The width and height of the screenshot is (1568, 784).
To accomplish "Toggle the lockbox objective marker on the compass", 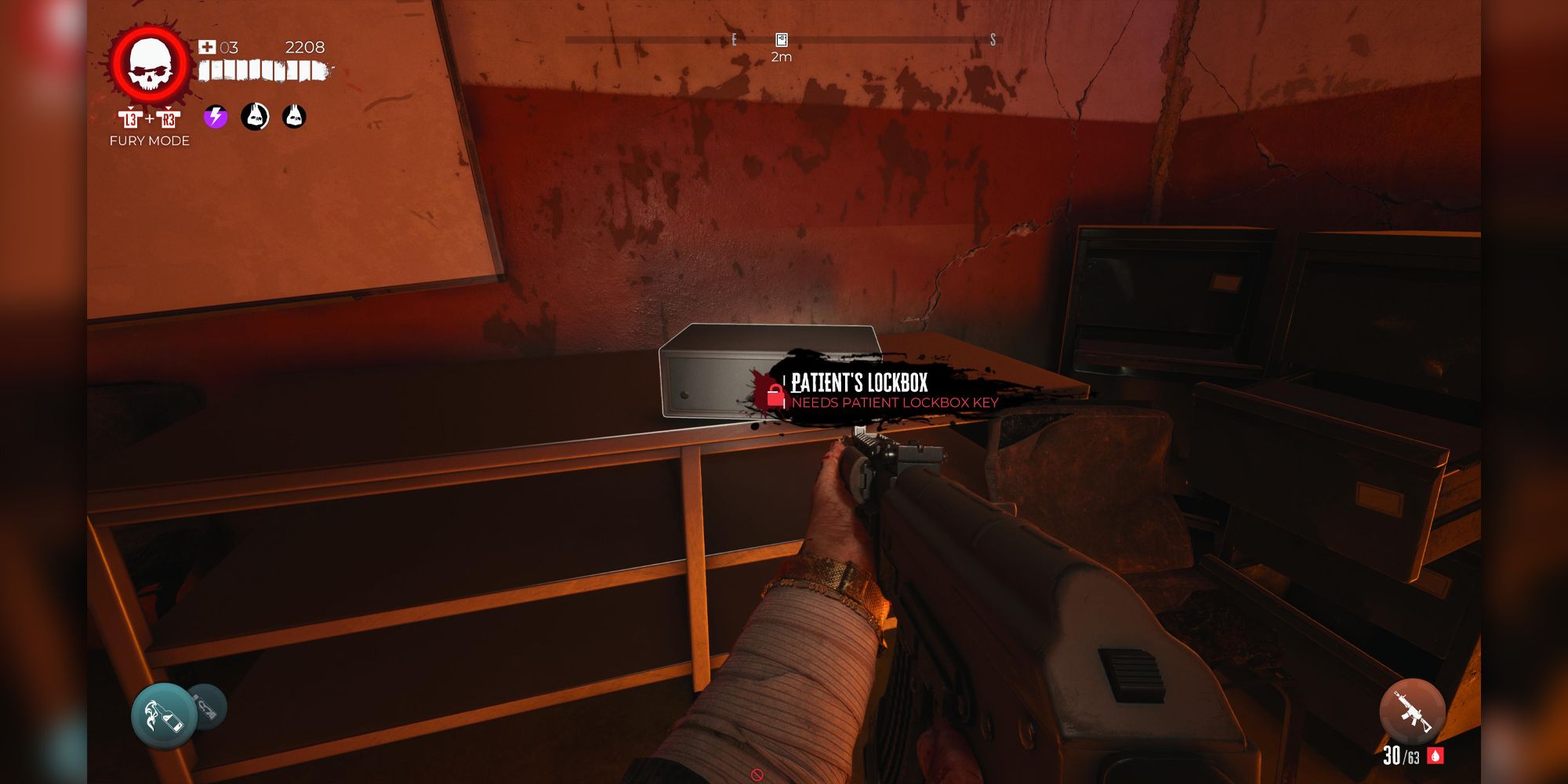I will (781, 39).
